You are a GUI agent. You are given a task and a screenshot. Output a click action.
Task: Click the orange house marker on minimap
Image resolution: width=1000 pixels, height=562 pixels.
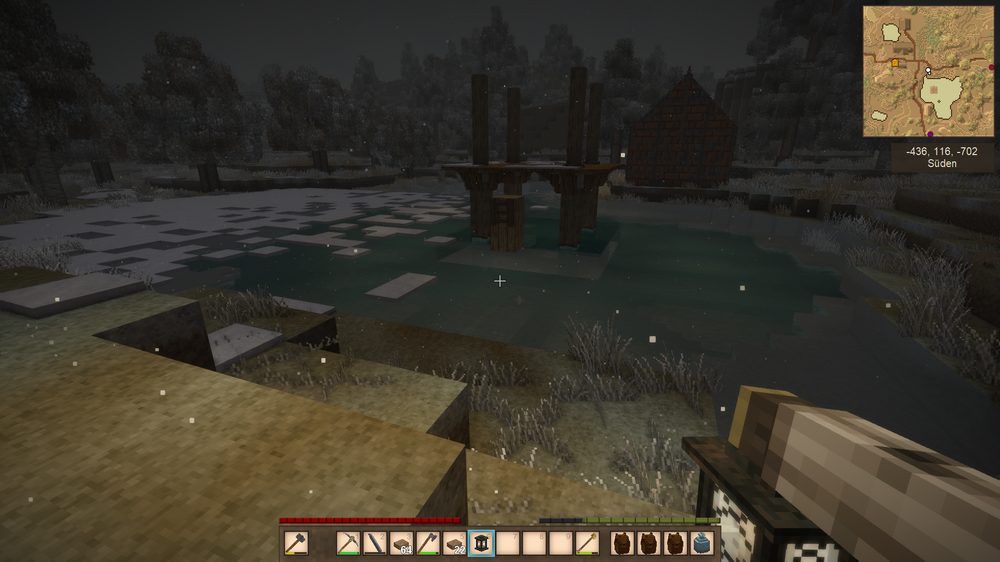[895, 62]
